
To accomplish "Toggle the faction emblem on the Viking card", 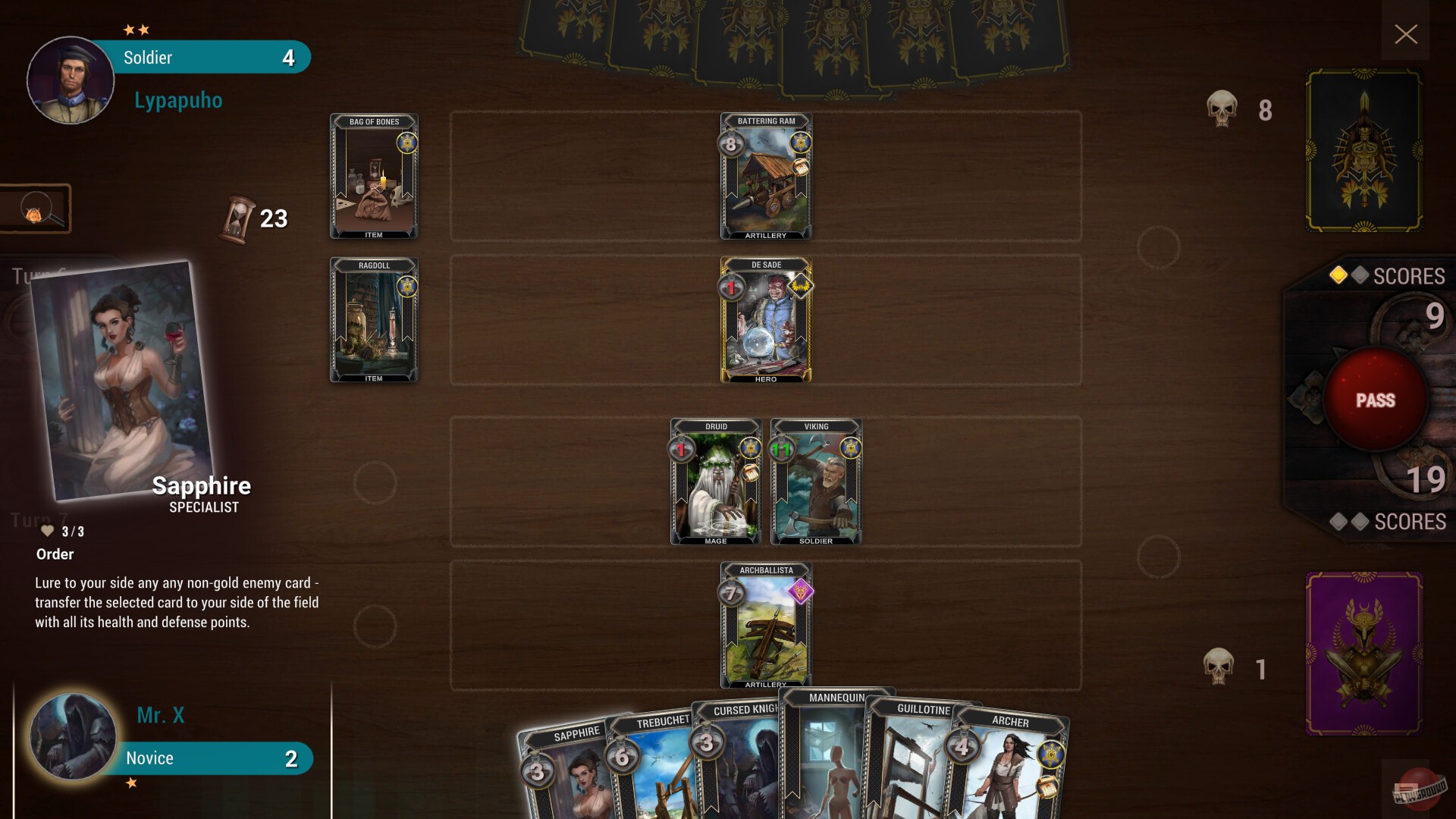I will point(851,447).
